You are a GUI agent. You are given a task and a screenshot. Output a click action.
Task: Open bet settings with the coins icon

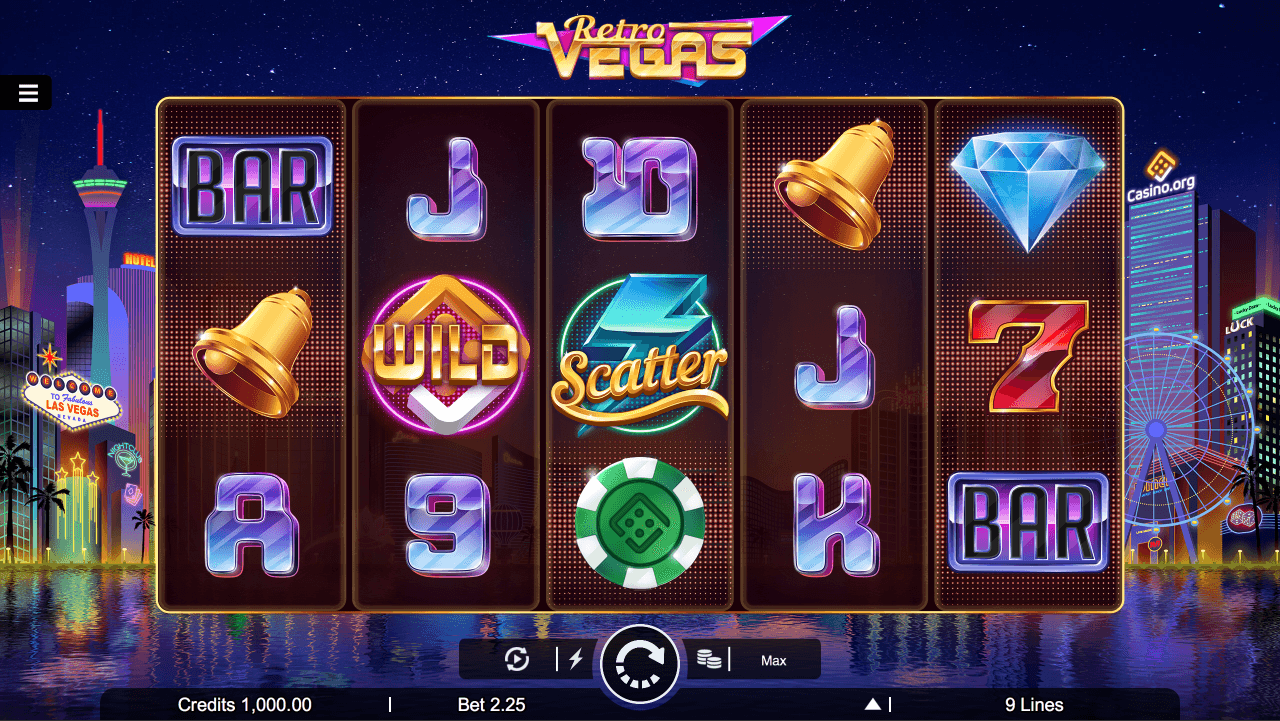(x=710, y=659)
